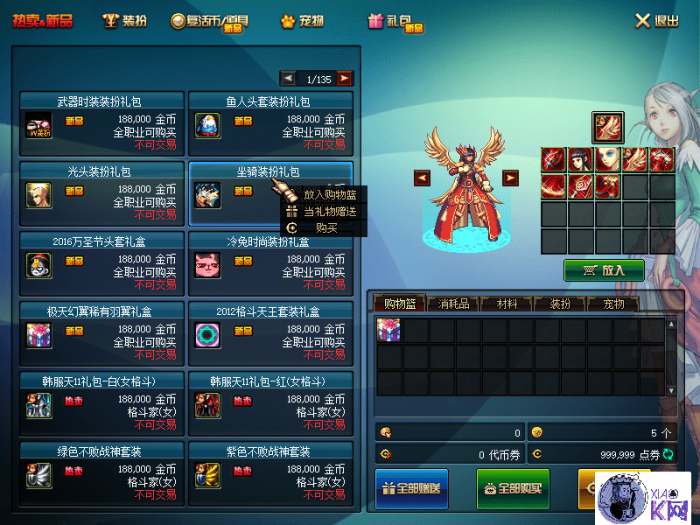Choose 当礼物赠送 in the context menu
This screenshot has width=700, height=525.
pyautogui.click(x=329, y=211)
